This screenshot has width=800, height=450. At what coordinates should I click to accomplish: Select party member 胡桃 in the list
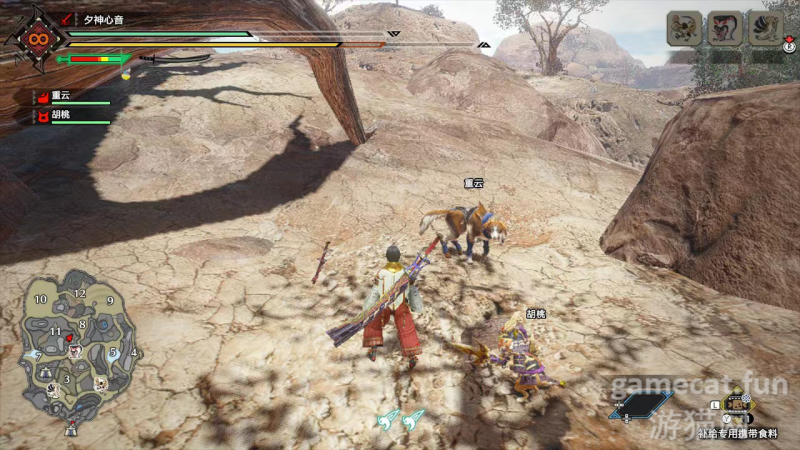[x=58, y=115]
